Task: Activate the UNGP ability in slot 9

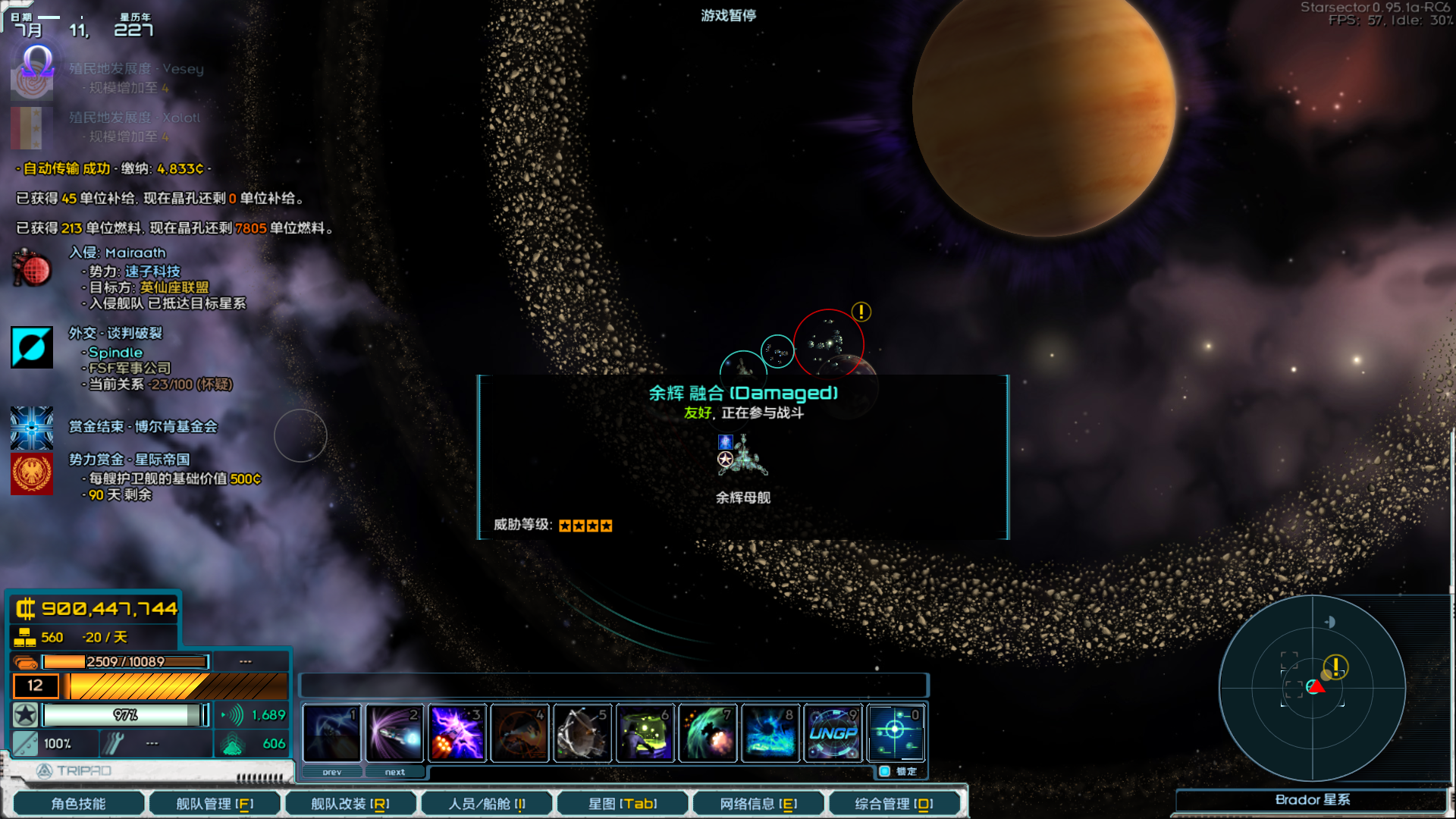Action: pyautogui.click(x=833, y=733)
